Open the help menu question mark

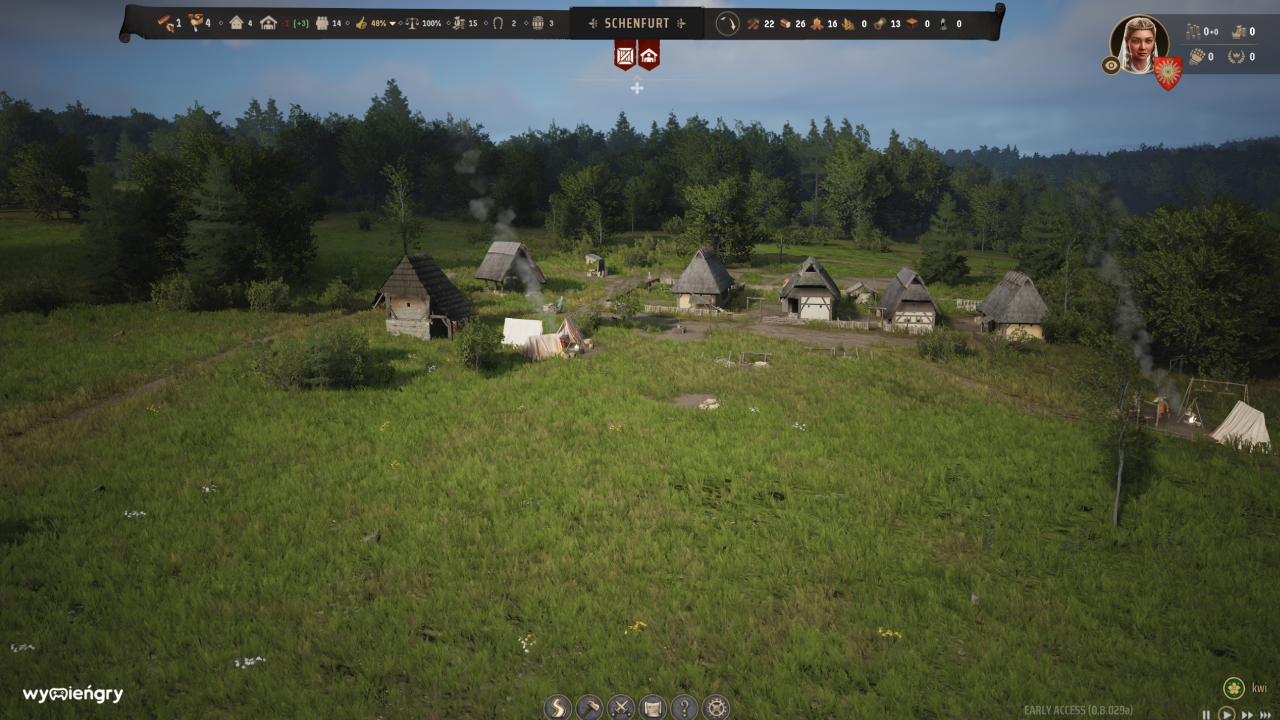pos(684,706)
